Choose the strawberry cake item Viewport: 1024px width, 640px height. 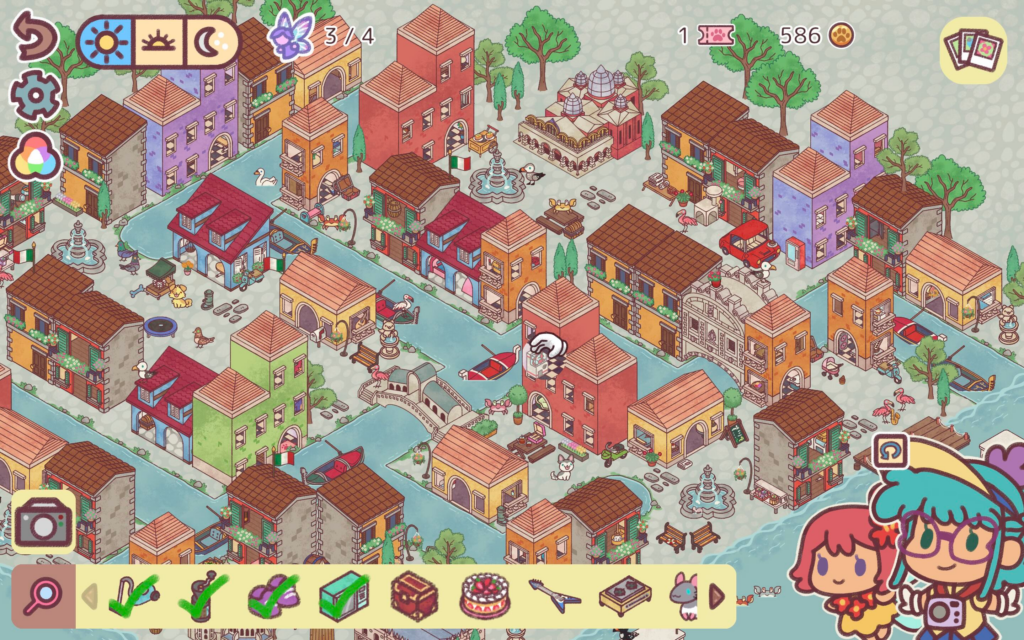[x=484, y=597]
